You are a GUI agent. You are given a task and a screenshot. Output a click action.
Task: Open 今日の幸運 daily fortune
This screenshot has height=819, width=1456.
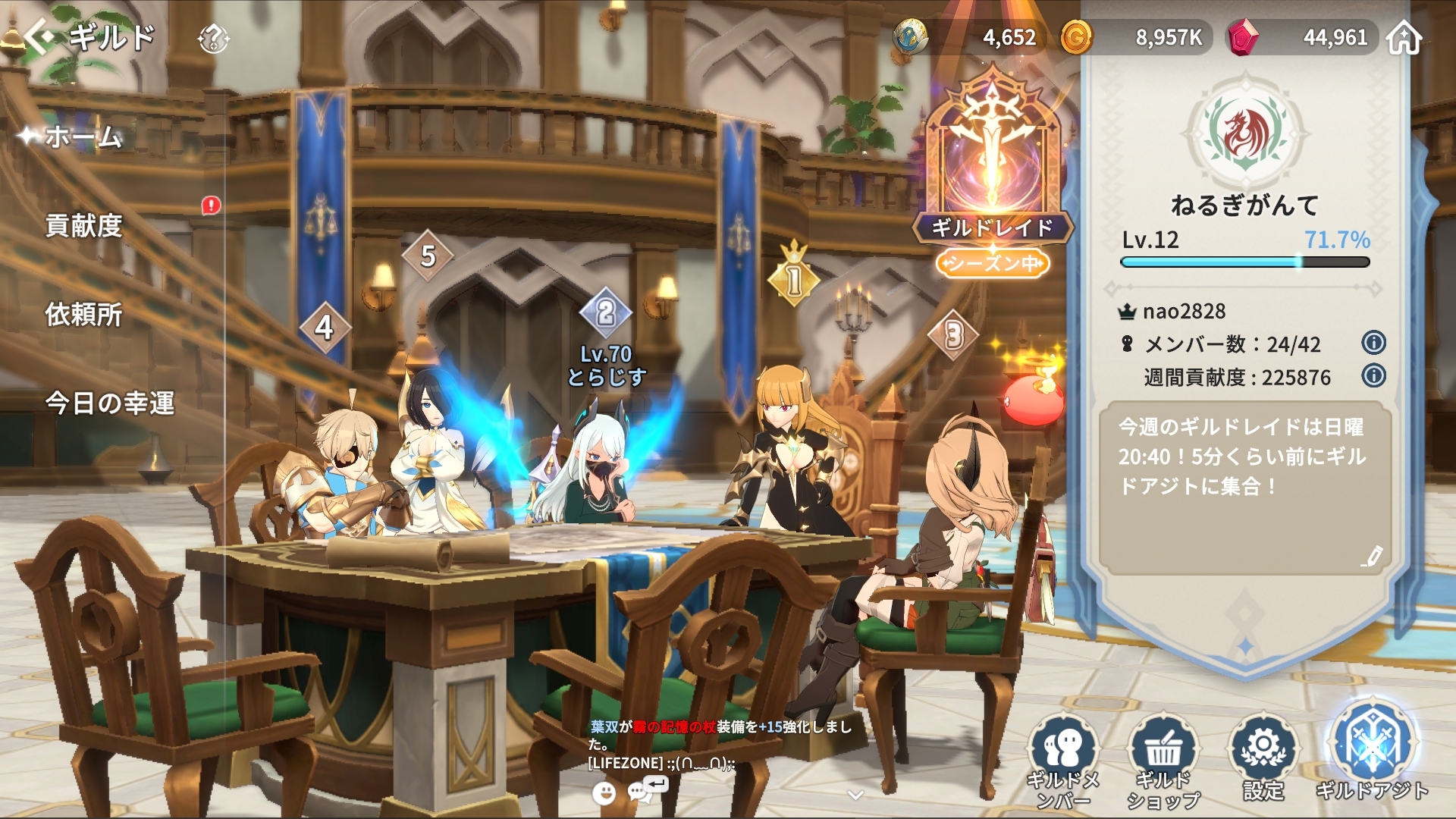[x=110, y=403]
